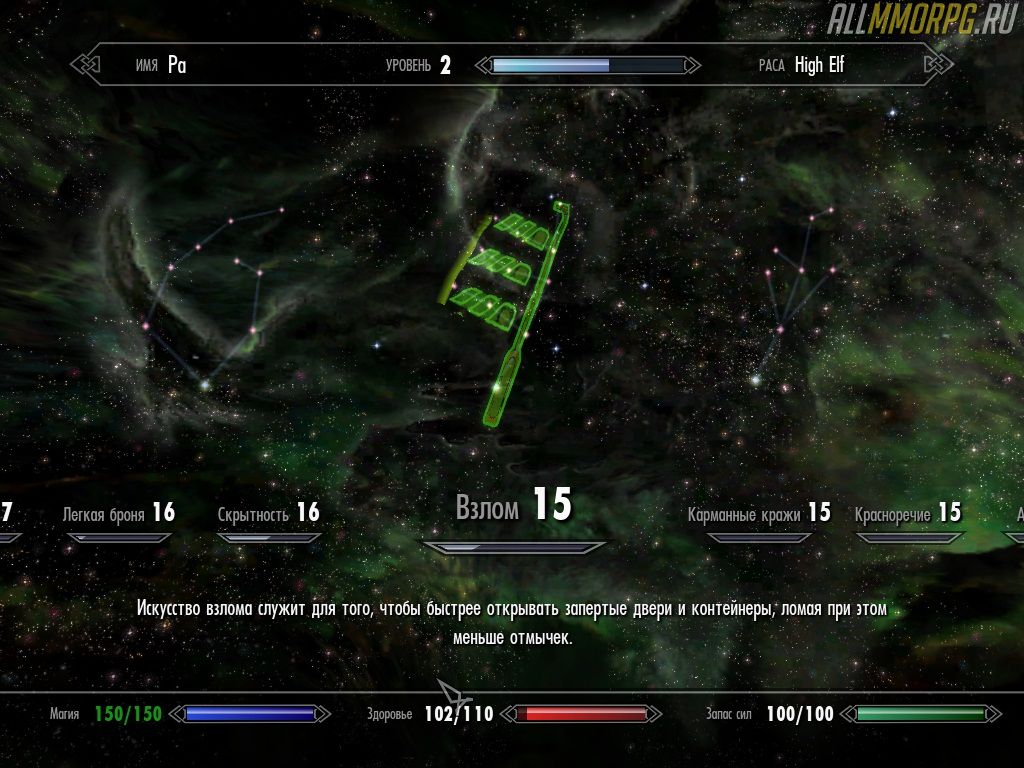Switch to the Красноречие skill
The image size is (1024, 768).
click(x=907, y=514)
